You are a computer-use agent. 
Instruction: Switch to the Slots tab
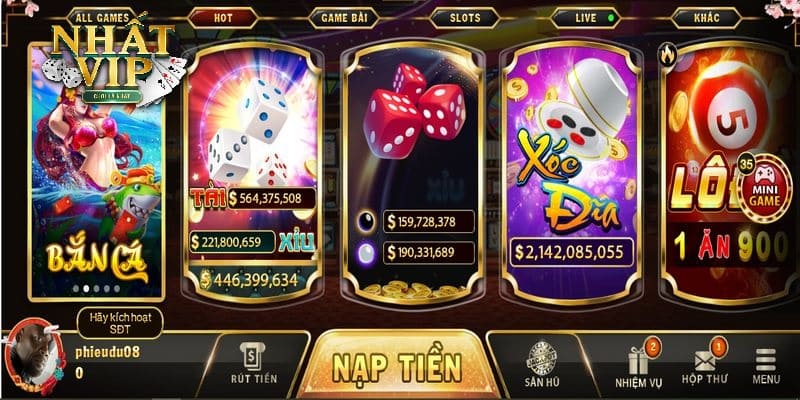pos(465,18)
